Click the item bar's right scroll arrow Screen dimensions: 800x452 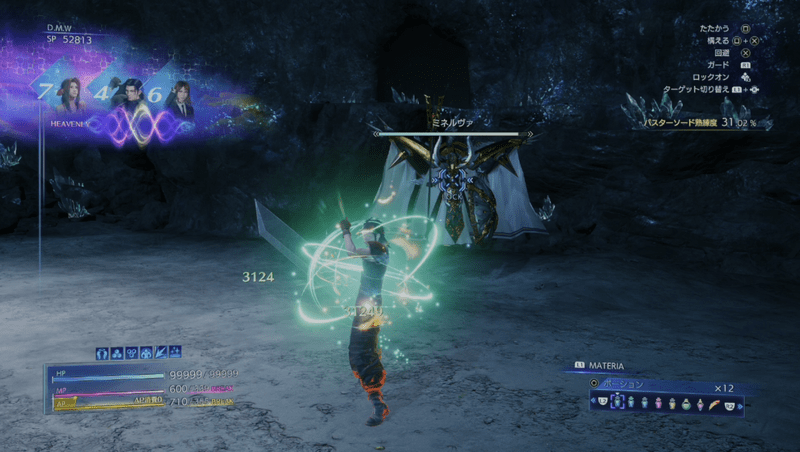(x=741, y=402)
